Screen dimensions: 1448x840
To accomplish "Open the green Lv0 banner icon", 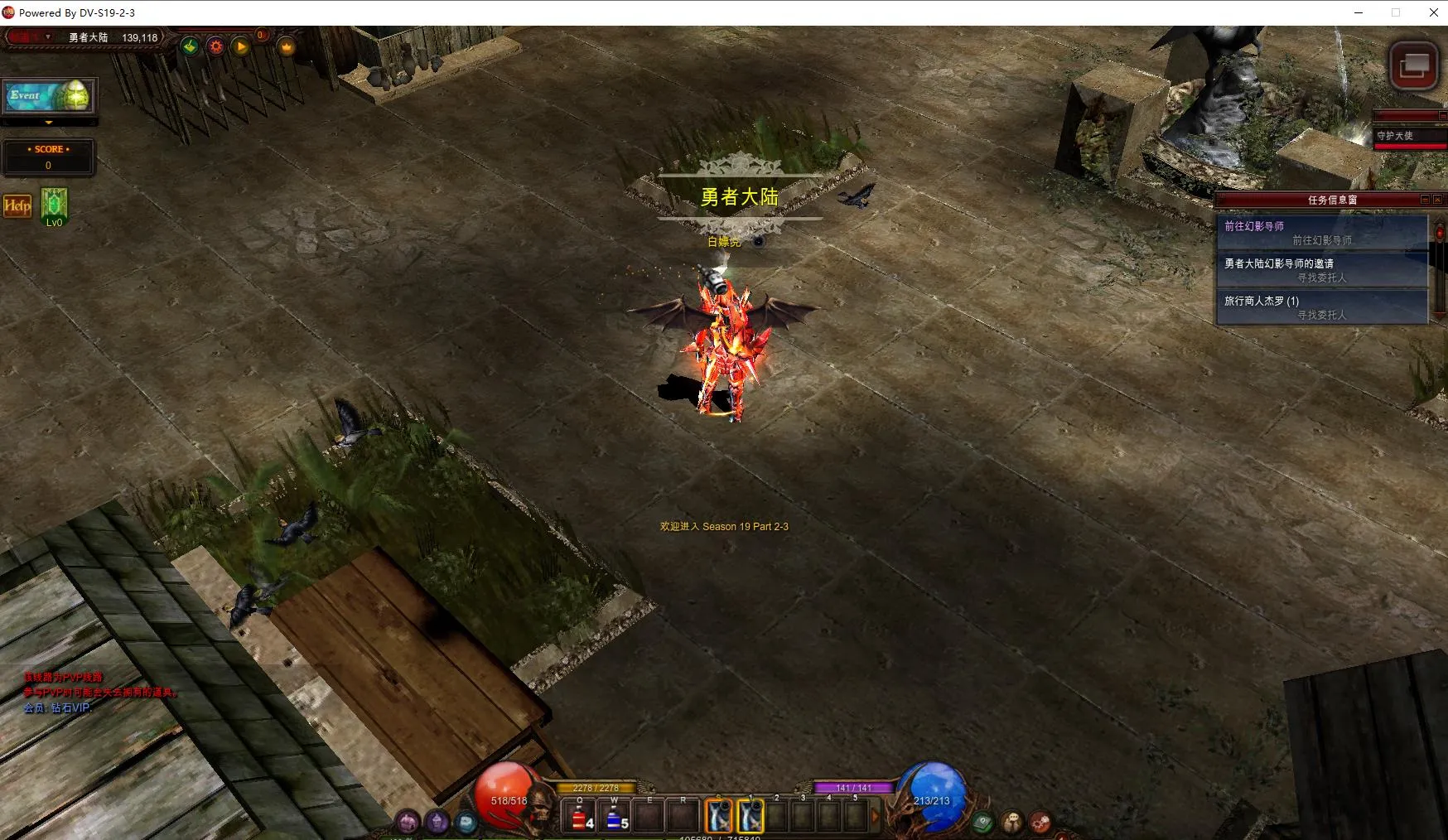I will (54, 205).
